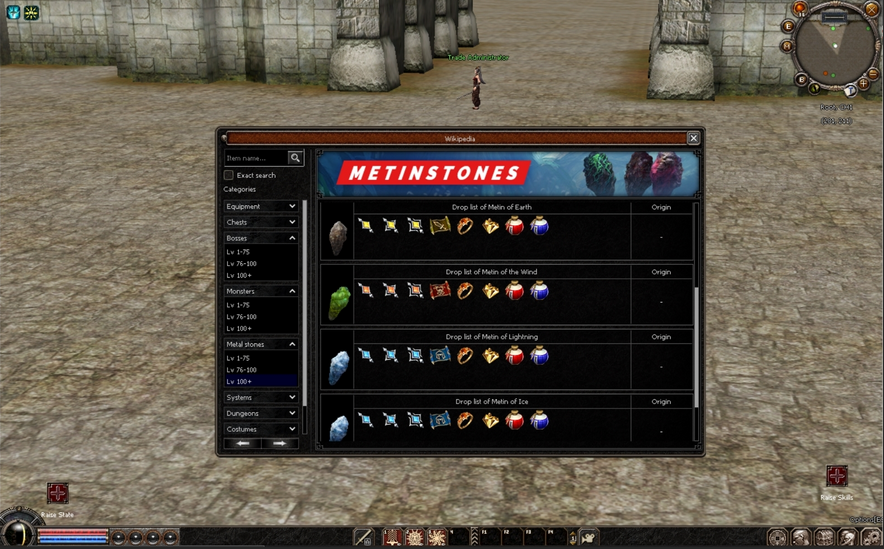The image size is (884, 549).
Task: Click the magnifying glass search button
Action: 295,158
